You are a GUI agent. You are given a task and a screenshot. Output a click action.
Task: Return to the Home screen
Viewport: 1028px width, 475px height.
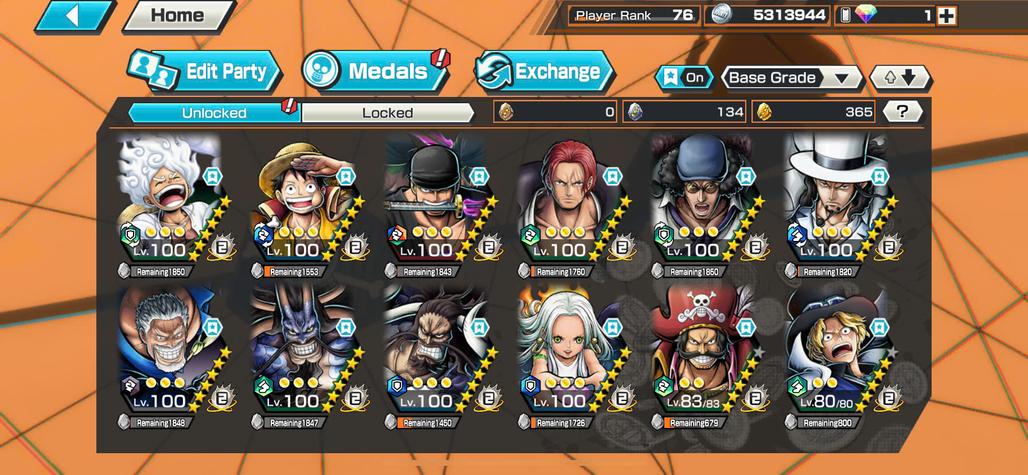(177, 16)
